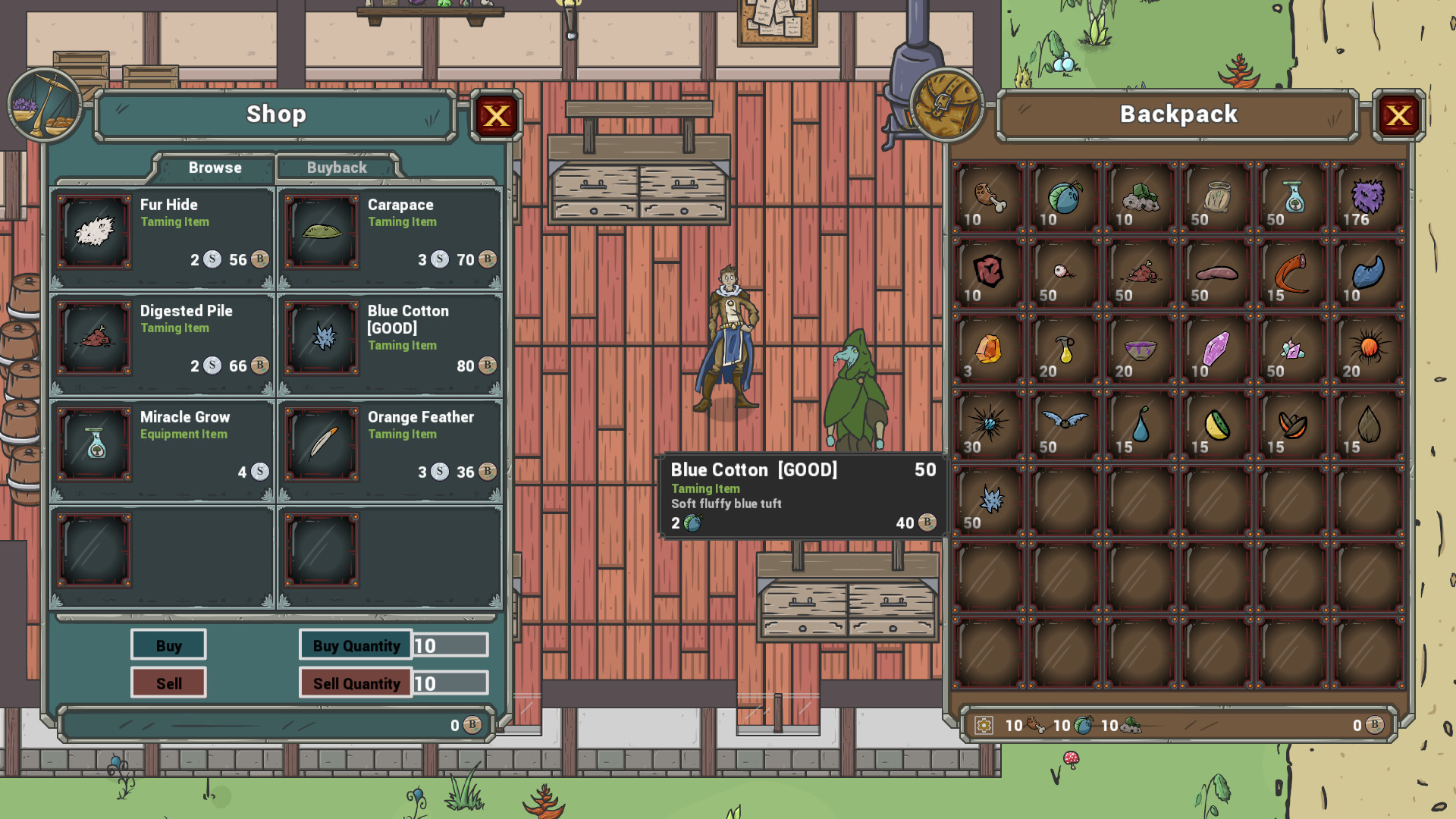Switch to the Buyback tab
Image resolution: width=1456 pixels, height=819 pixels.
click(x=337, y=168)
